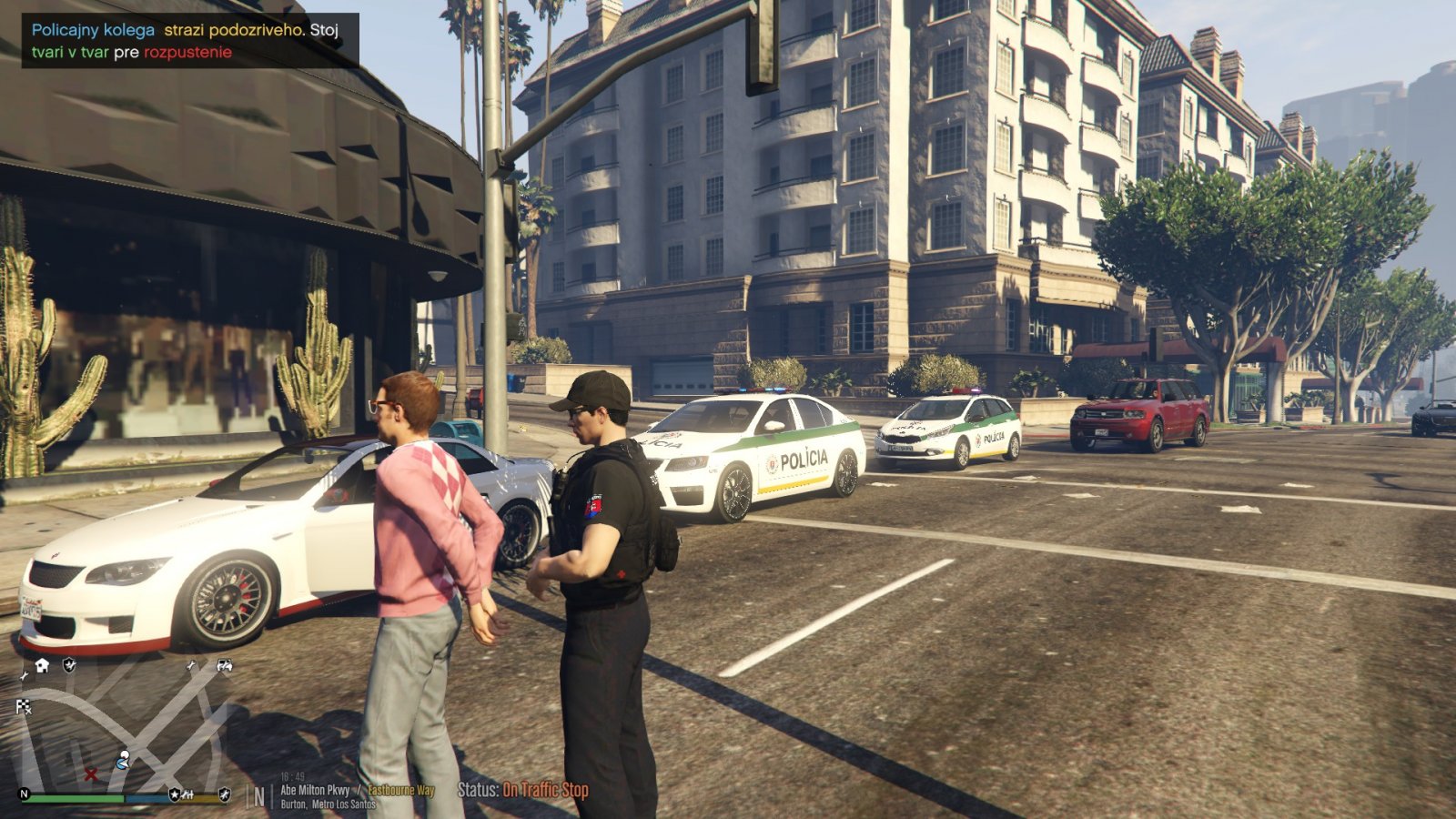Click the red X marker on the minimap
Image resolution: width=1456 pixels, height=819 pixels.
91,774
